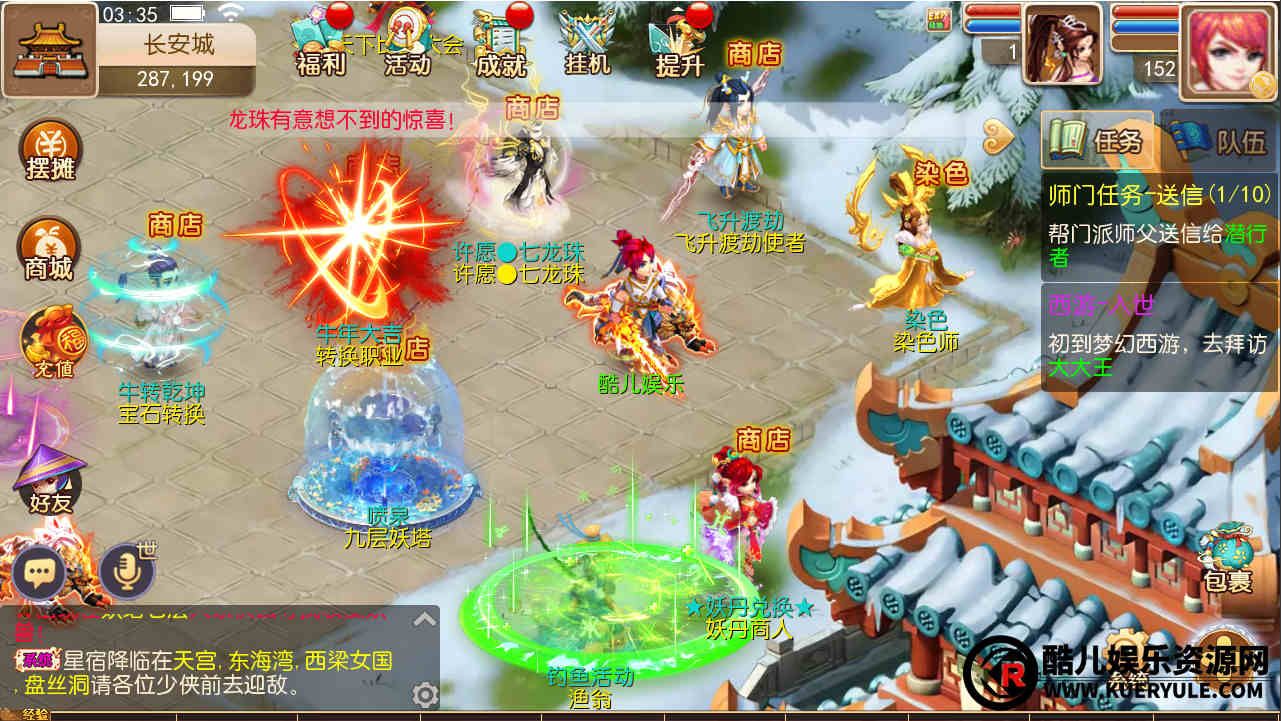Screen dimensions: 1281x721
Task: Open the 成就 achievements panel
Action: (500, 44)
